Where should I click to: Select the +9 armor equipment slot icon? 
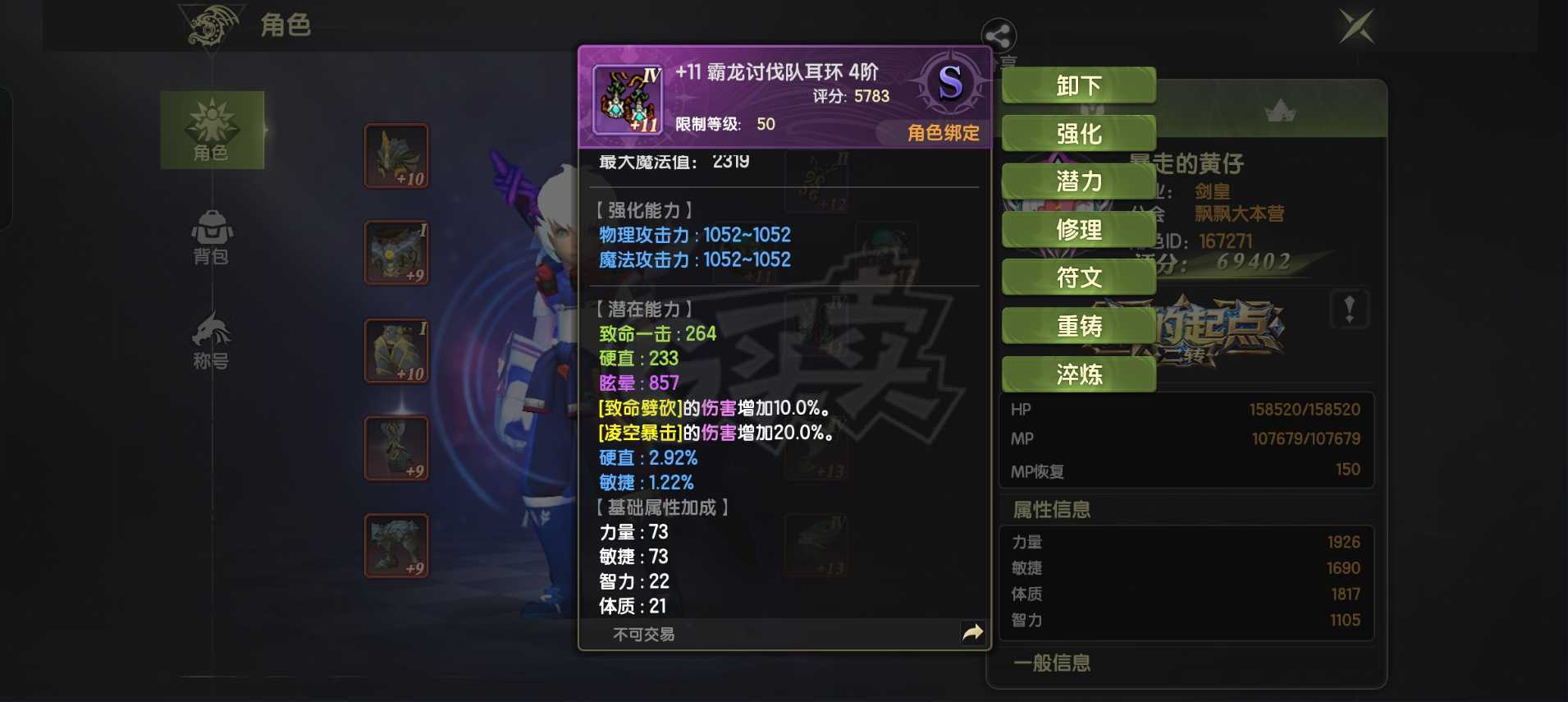(x=396, y=252)
